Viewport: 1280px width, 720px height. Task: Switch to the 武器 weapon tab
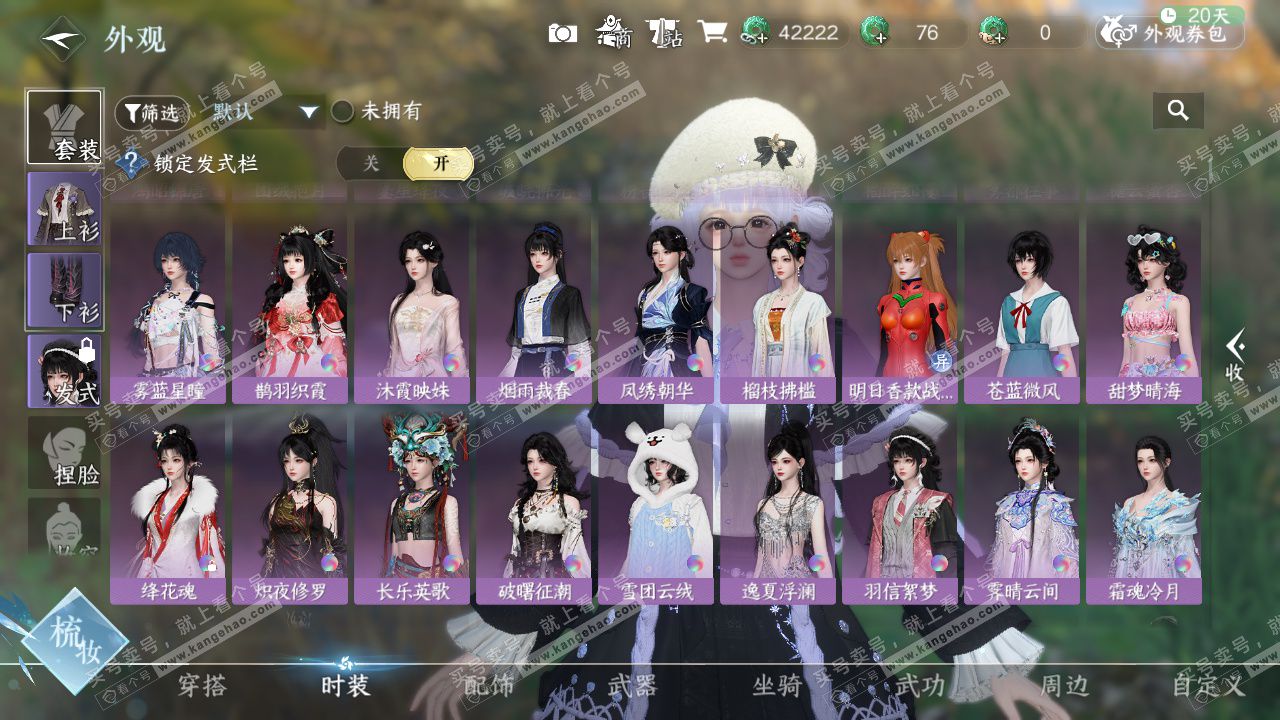(632, 686)
